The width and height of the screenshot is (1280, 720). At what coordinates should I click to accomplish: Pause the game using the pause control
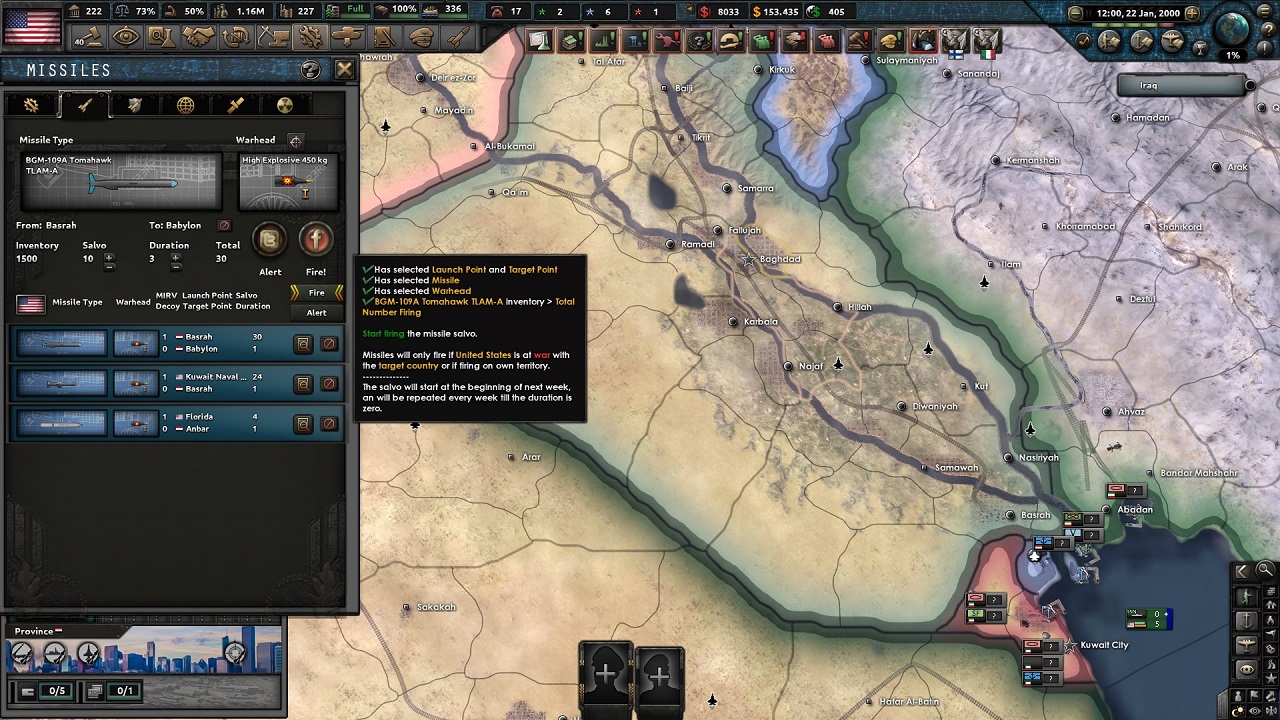[1088, 12]
